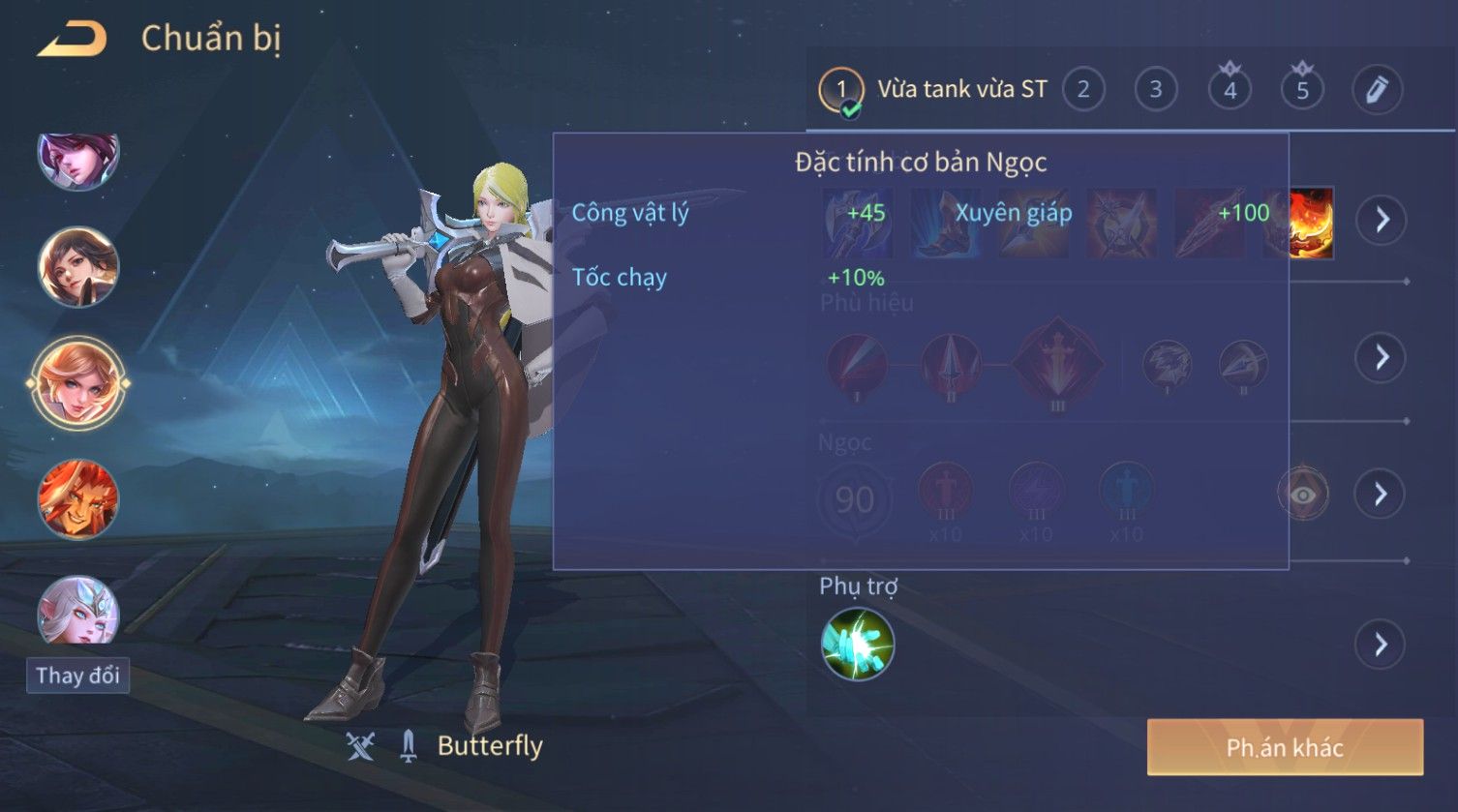Select the red lion hero portrait
This screenshot has width=1458, height=812.
click(x=77, y=499)
